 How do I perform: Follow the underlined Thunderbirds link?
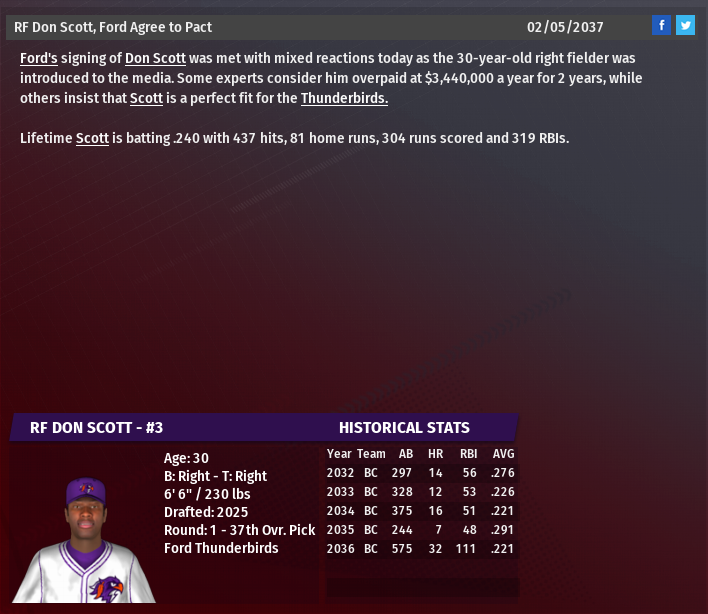click(344, 98)
